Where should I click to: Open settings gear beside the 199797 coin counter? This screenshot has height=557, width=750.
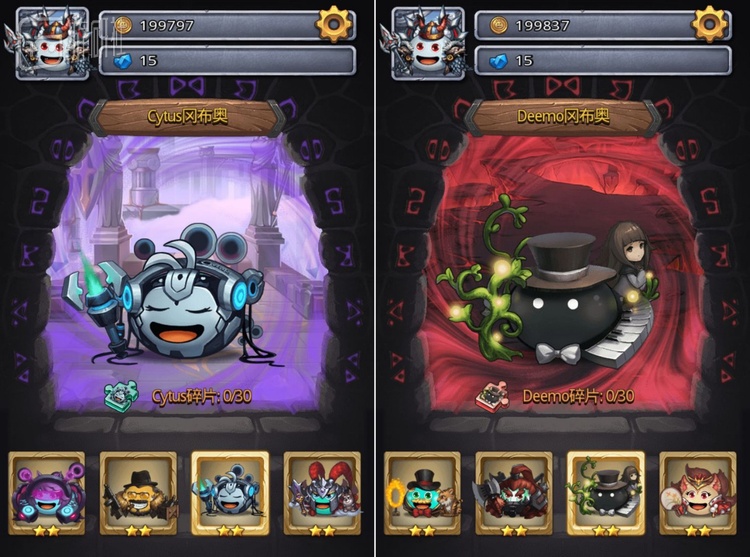pos(335,23)
